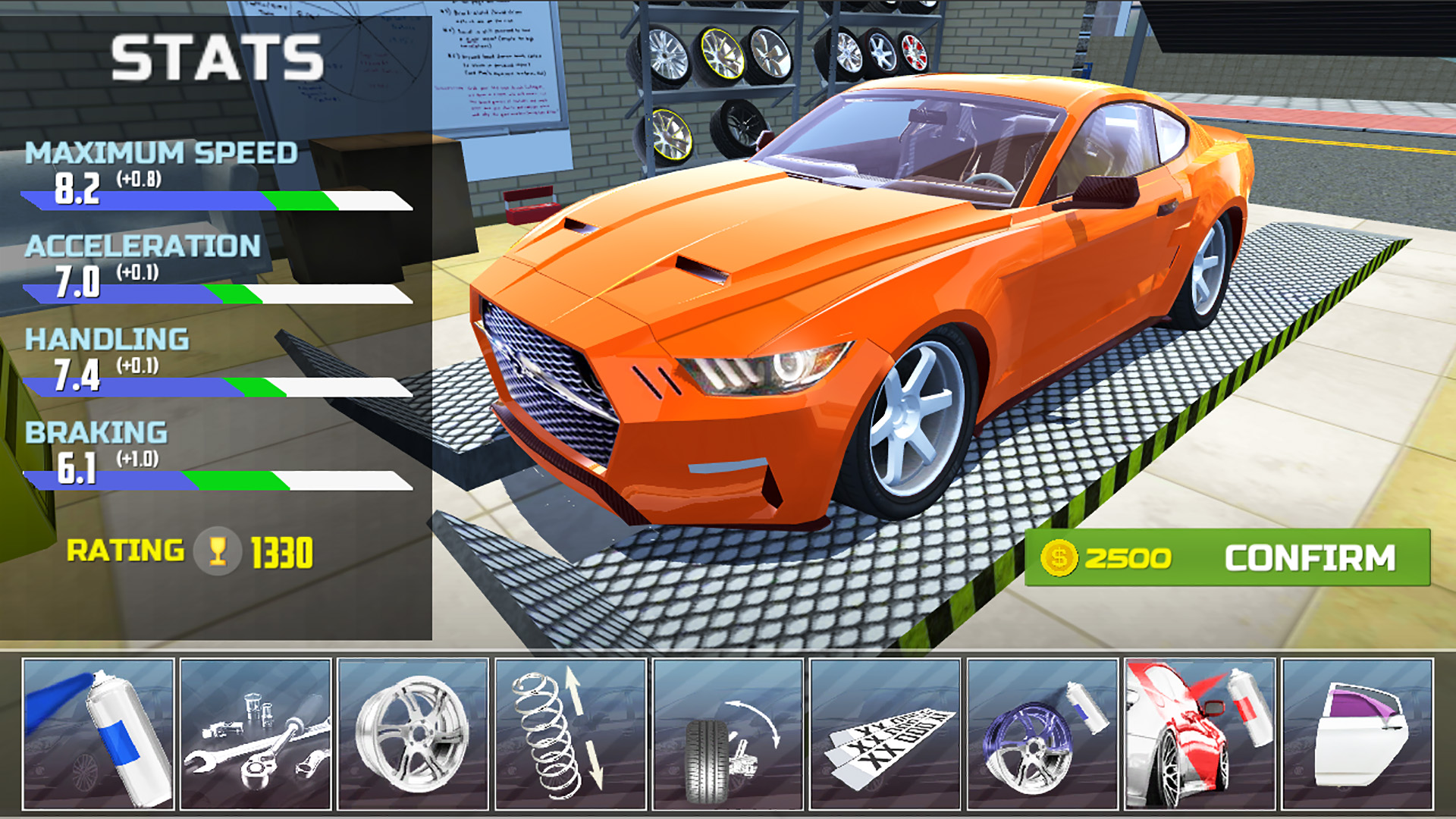This screenshot has width=1456, height=819.
Task: Confirm the 2500 coin purchase
Action: pyautogui.click(x=1227, y=557)
